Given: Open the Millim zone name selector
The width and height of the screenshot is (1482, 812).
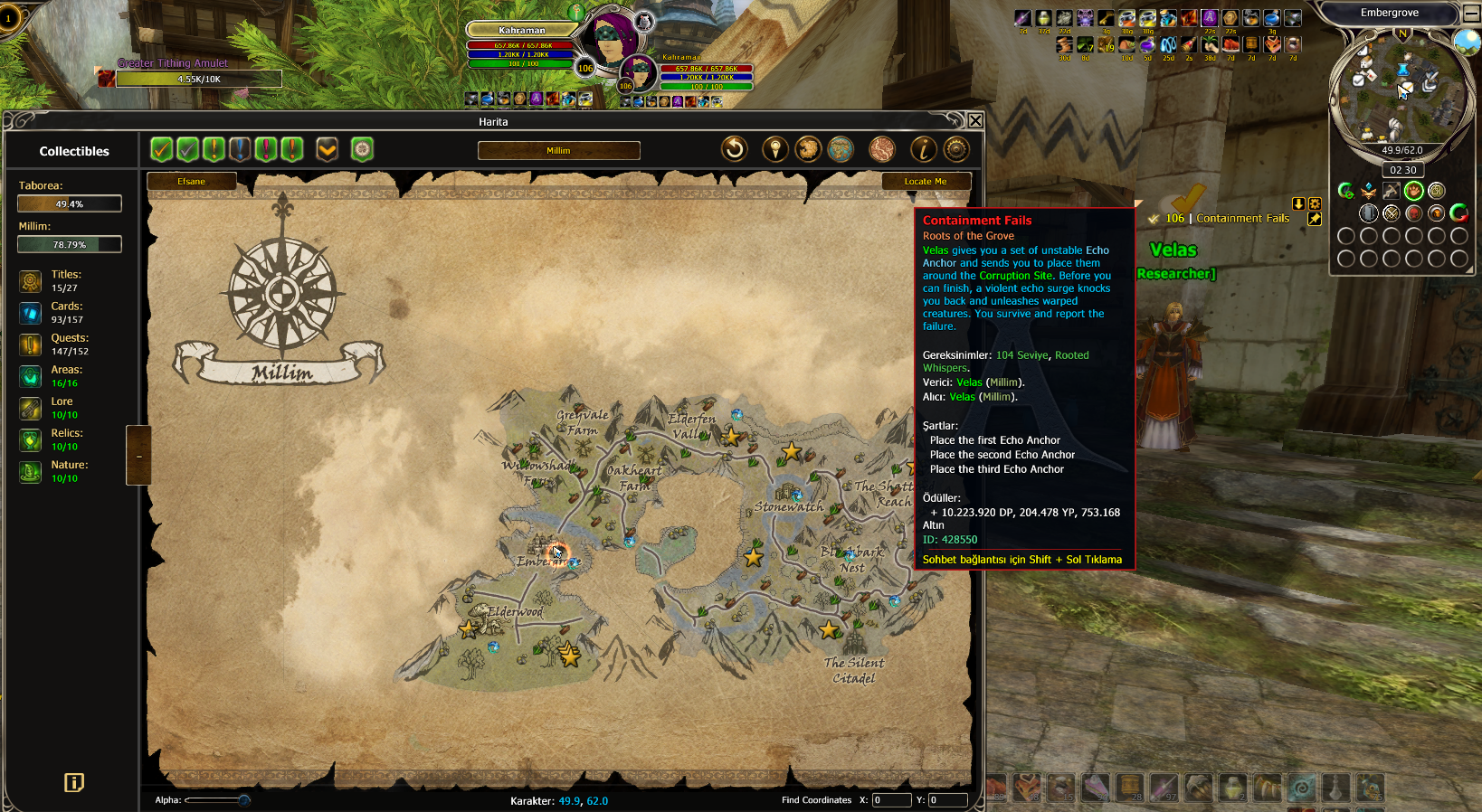Looking at the screenshot, I should [x=558, y=151].
